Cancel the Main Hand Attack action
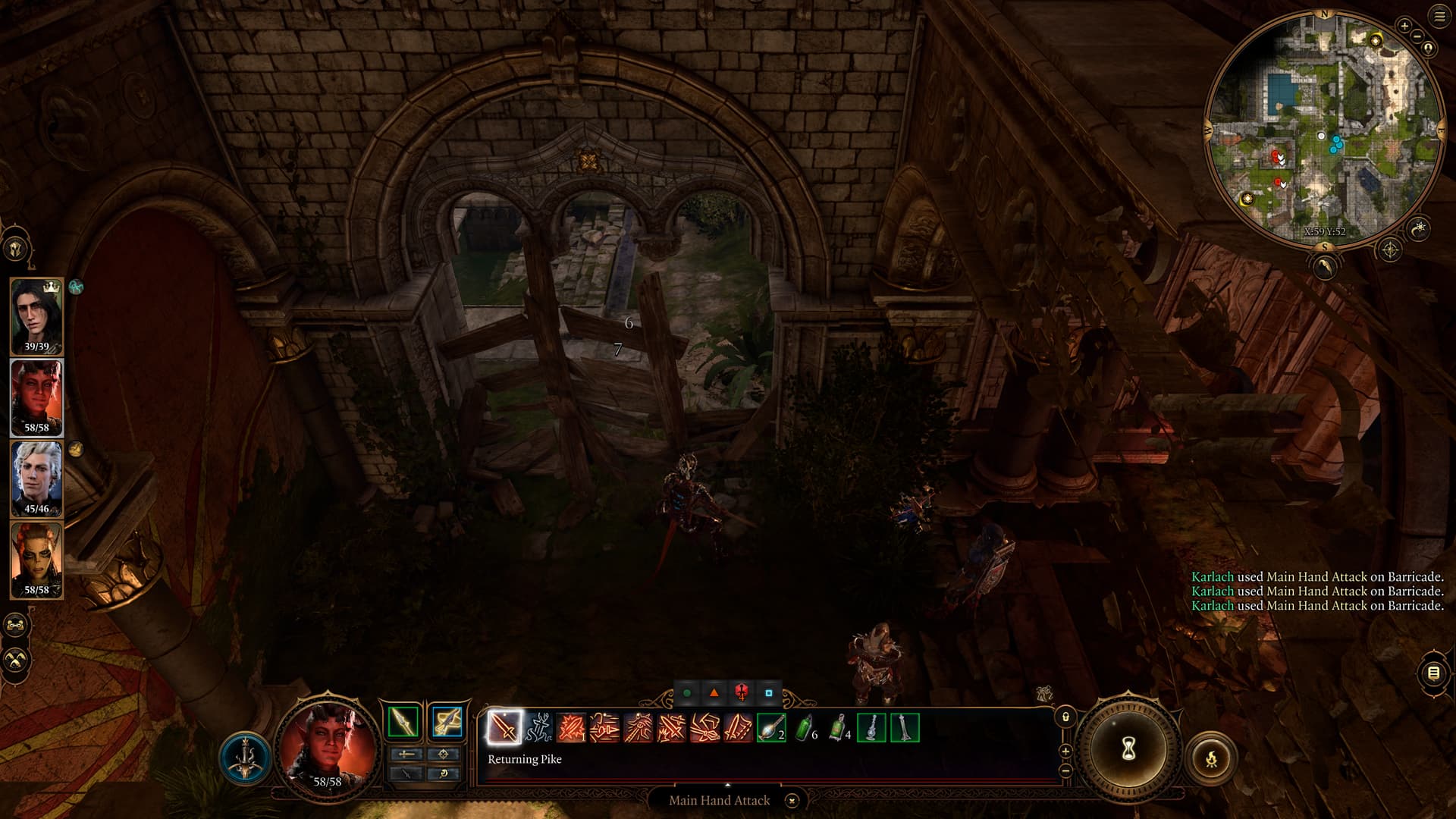Viewport: 1456px width, 819px height. click(x=792, y=800)
